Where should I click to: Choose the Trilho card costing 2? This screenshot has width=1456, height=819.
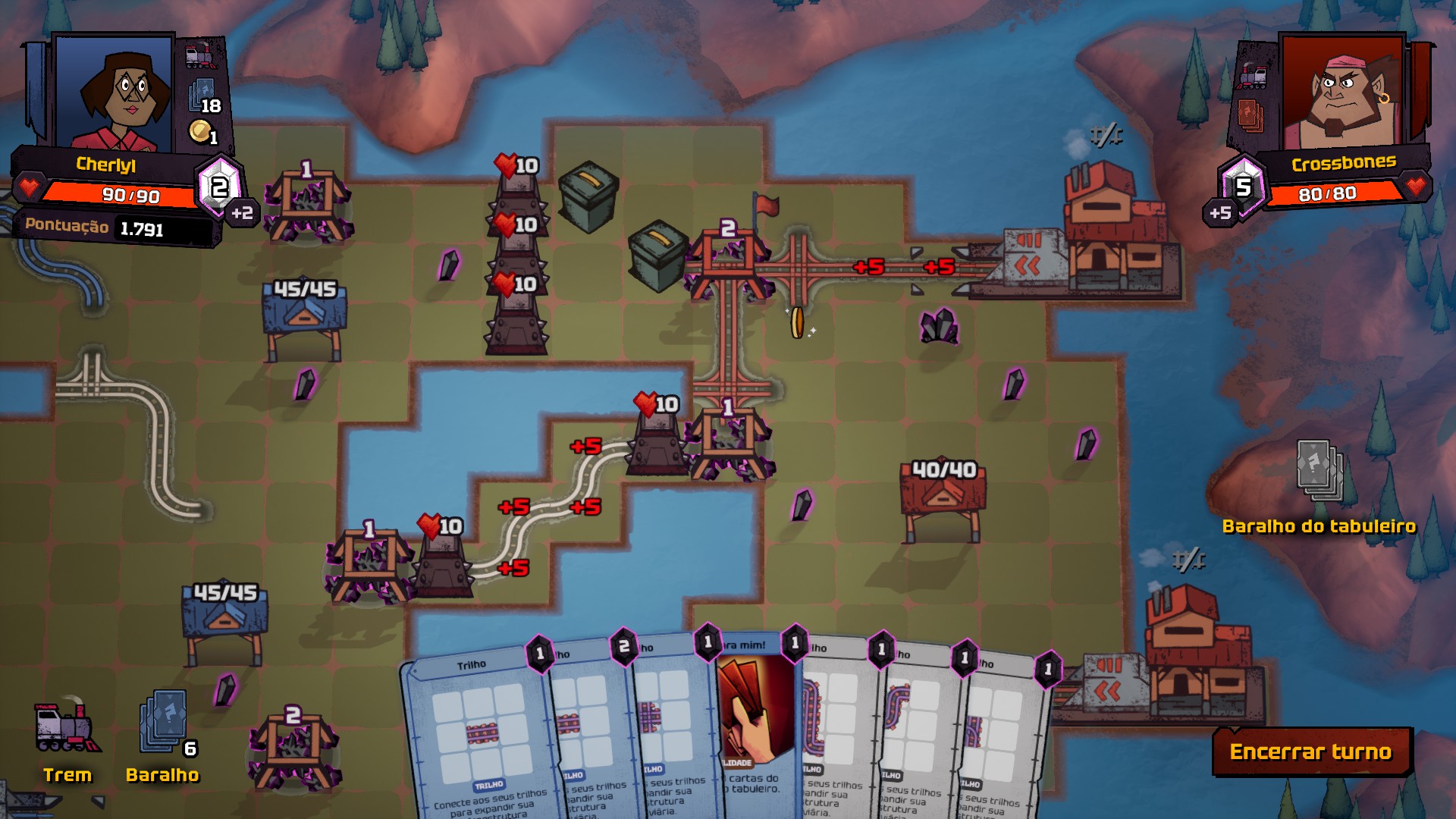coord(584,728)
